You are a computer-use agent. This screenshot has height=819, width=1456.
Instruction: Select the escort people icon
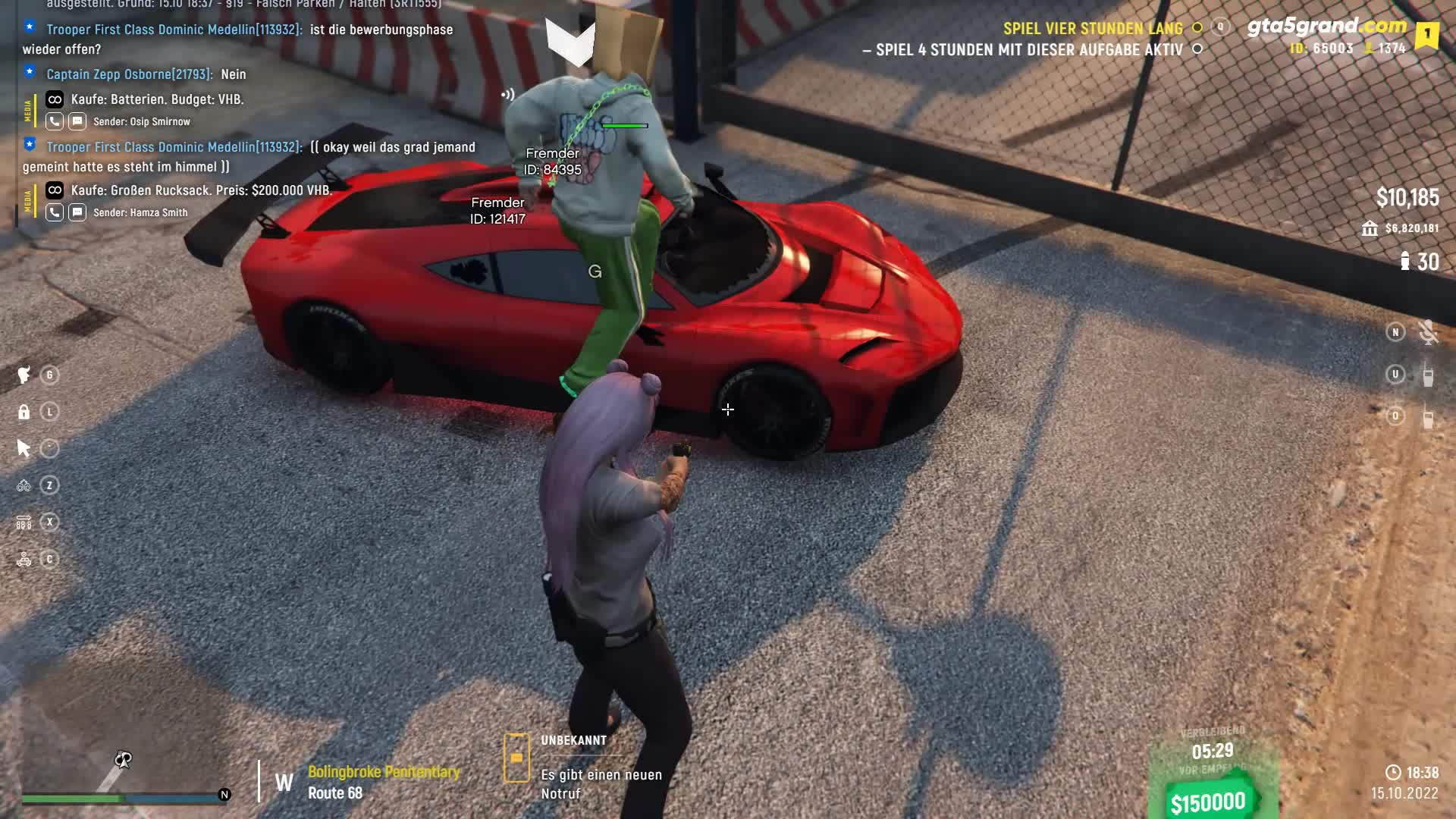[24, 522]
